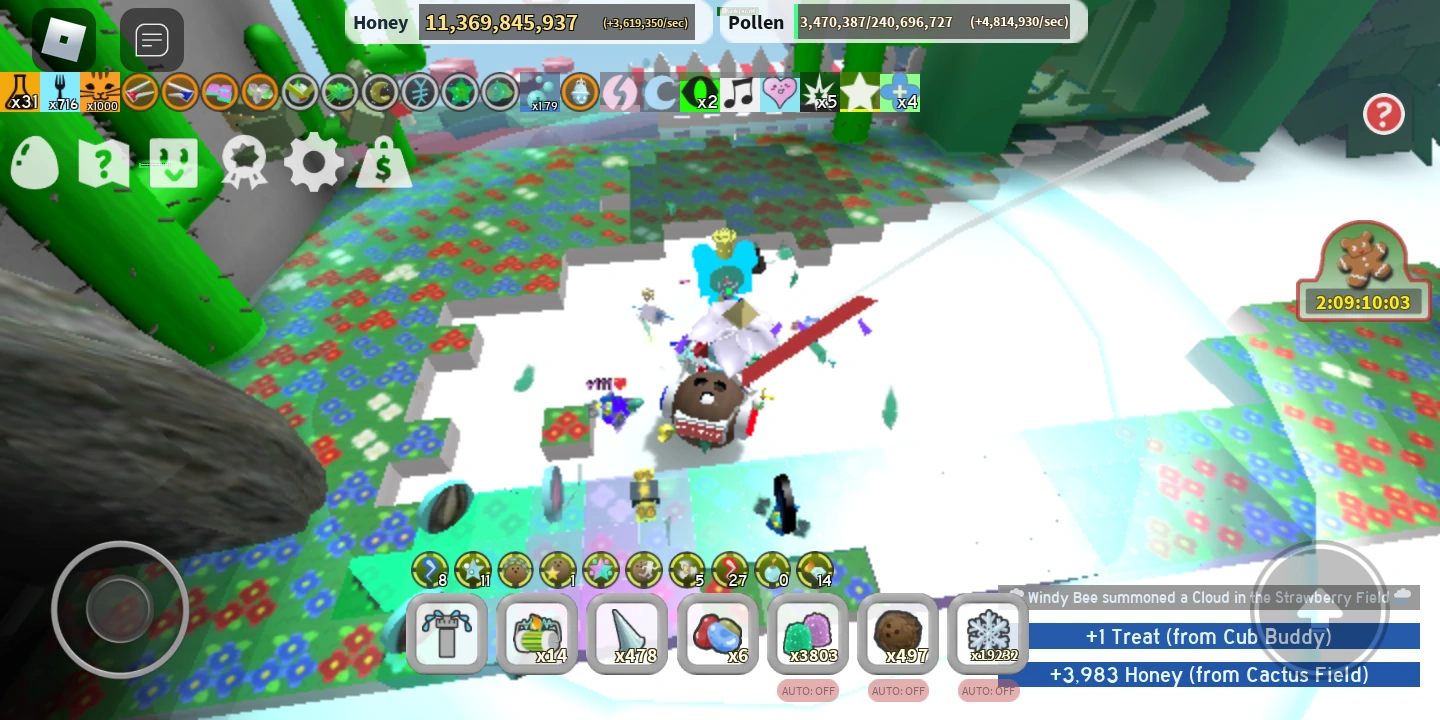The height and width of the screenshot is (720, 1440).
Task: Click the Pollen progress bar
Action: (932, 22)
